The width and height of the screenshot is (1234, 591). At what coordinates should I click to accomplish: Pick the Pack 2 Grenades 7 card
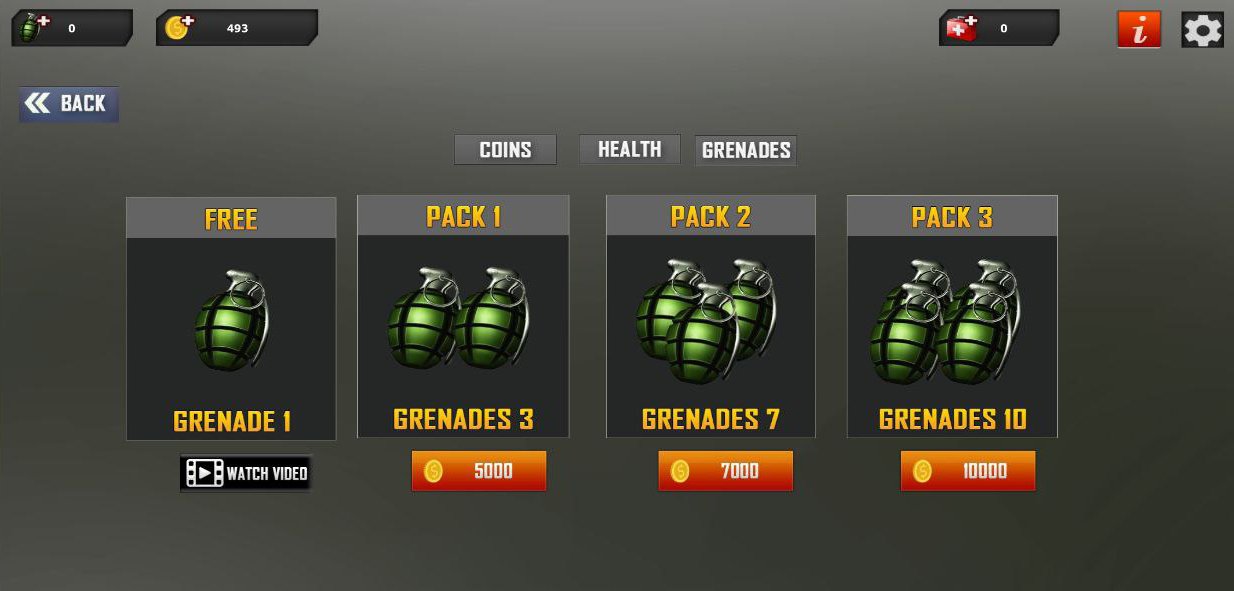pyautogui.click(x=711, y=317)
